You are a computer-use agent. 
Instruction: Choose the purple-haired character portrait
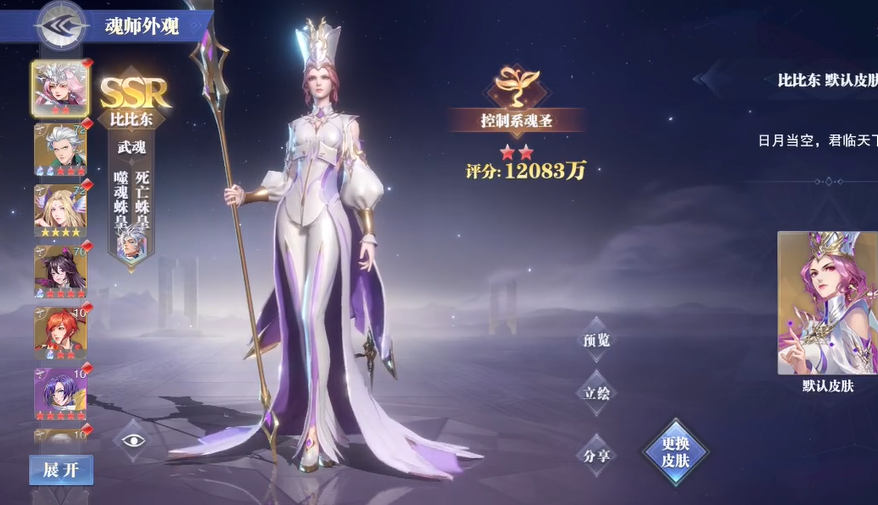pyautogui.click(x=60, y=393)
